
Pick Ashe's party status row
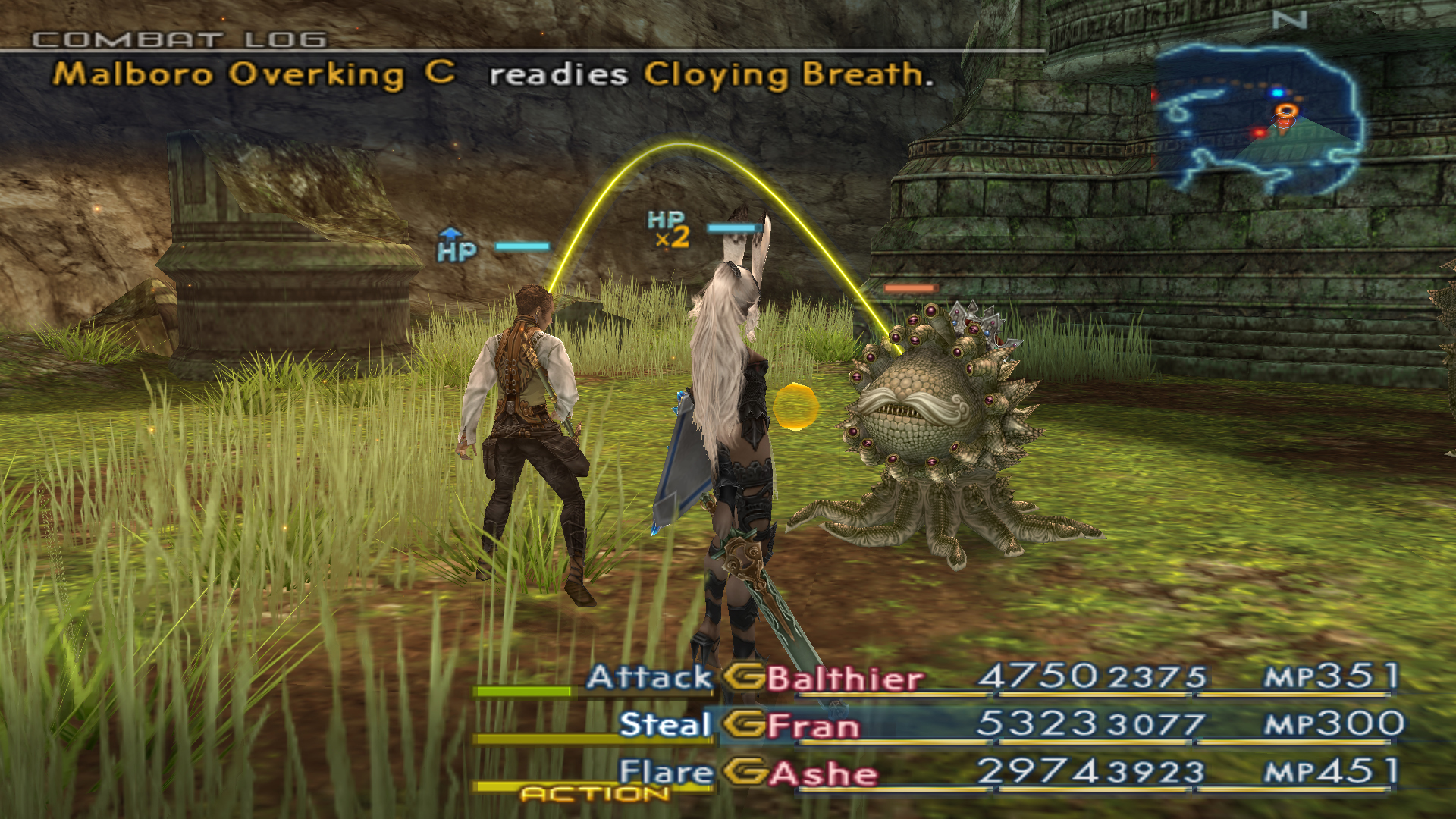tap(824, 773)
